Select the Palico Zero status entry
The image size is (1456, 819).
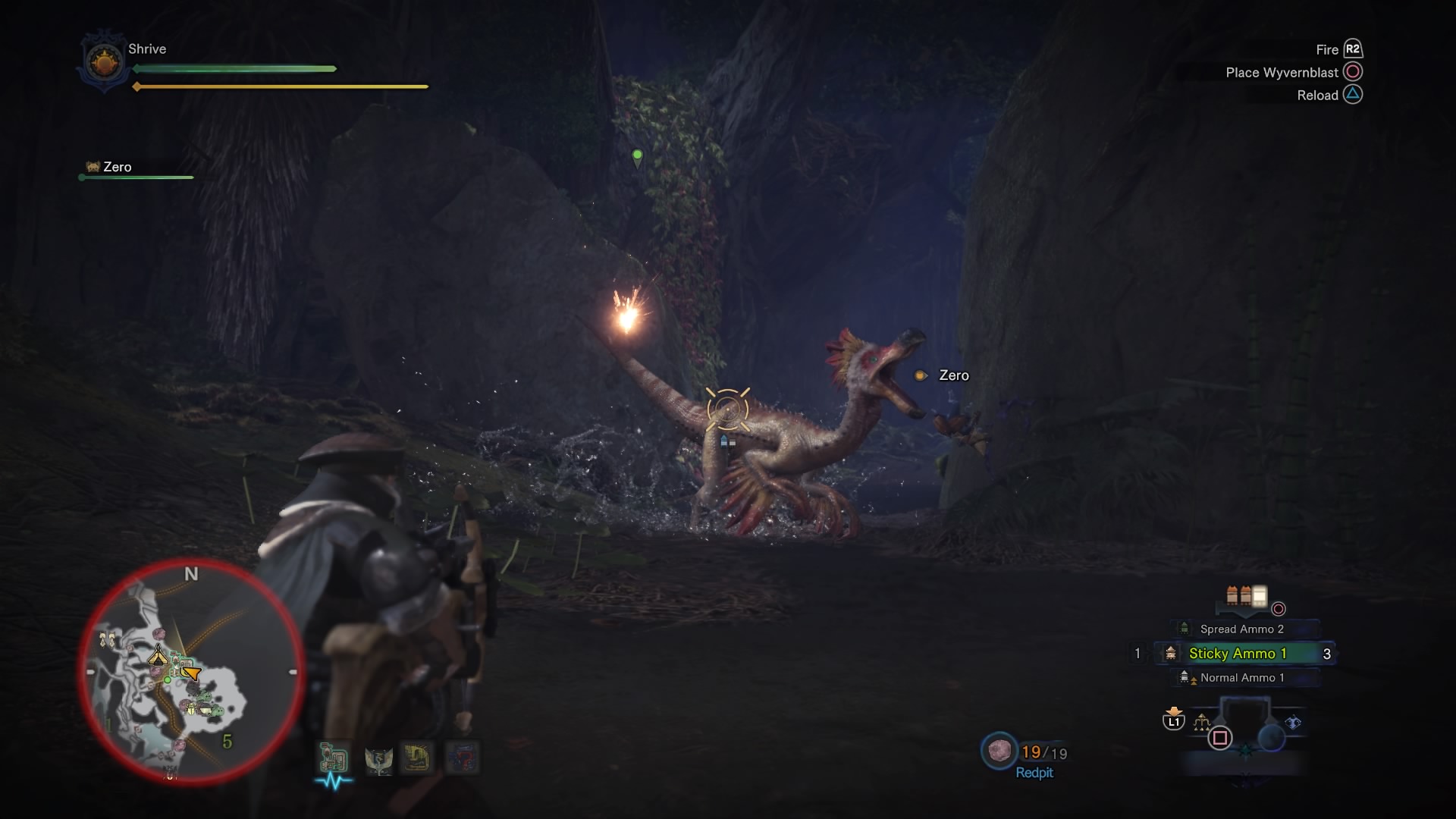[117, 167]
